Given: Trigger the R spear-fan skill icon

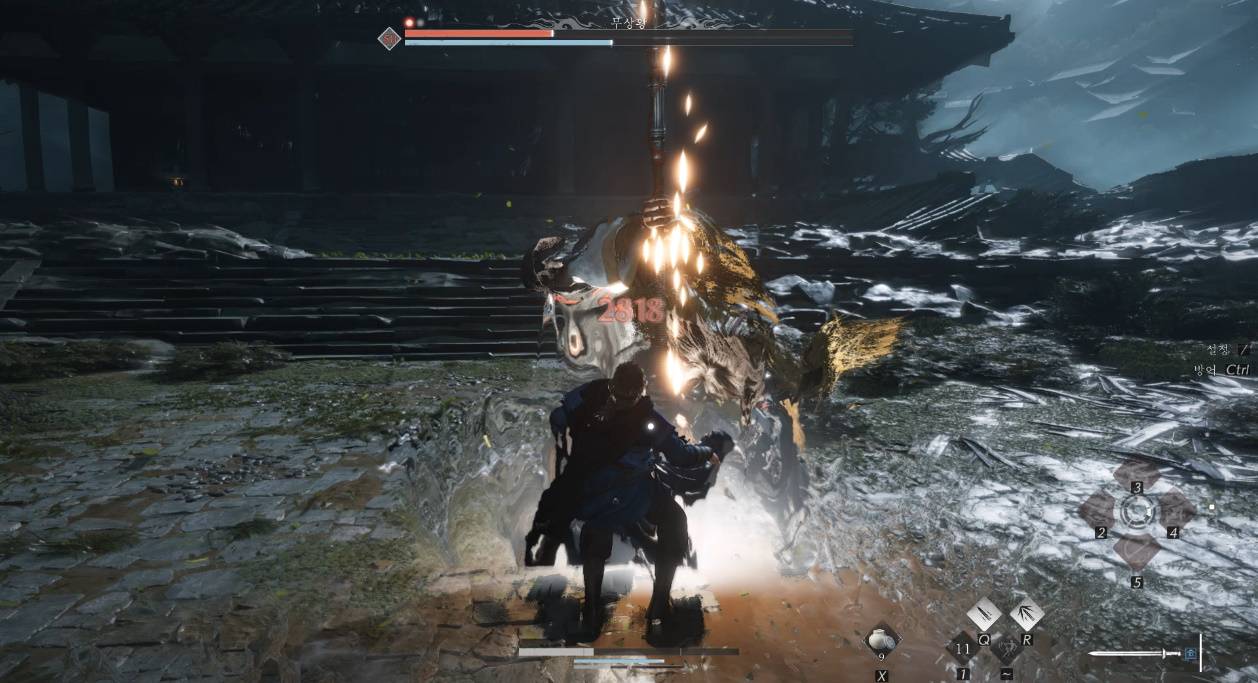Looking at the screenshot, I should coord(1026,613).
